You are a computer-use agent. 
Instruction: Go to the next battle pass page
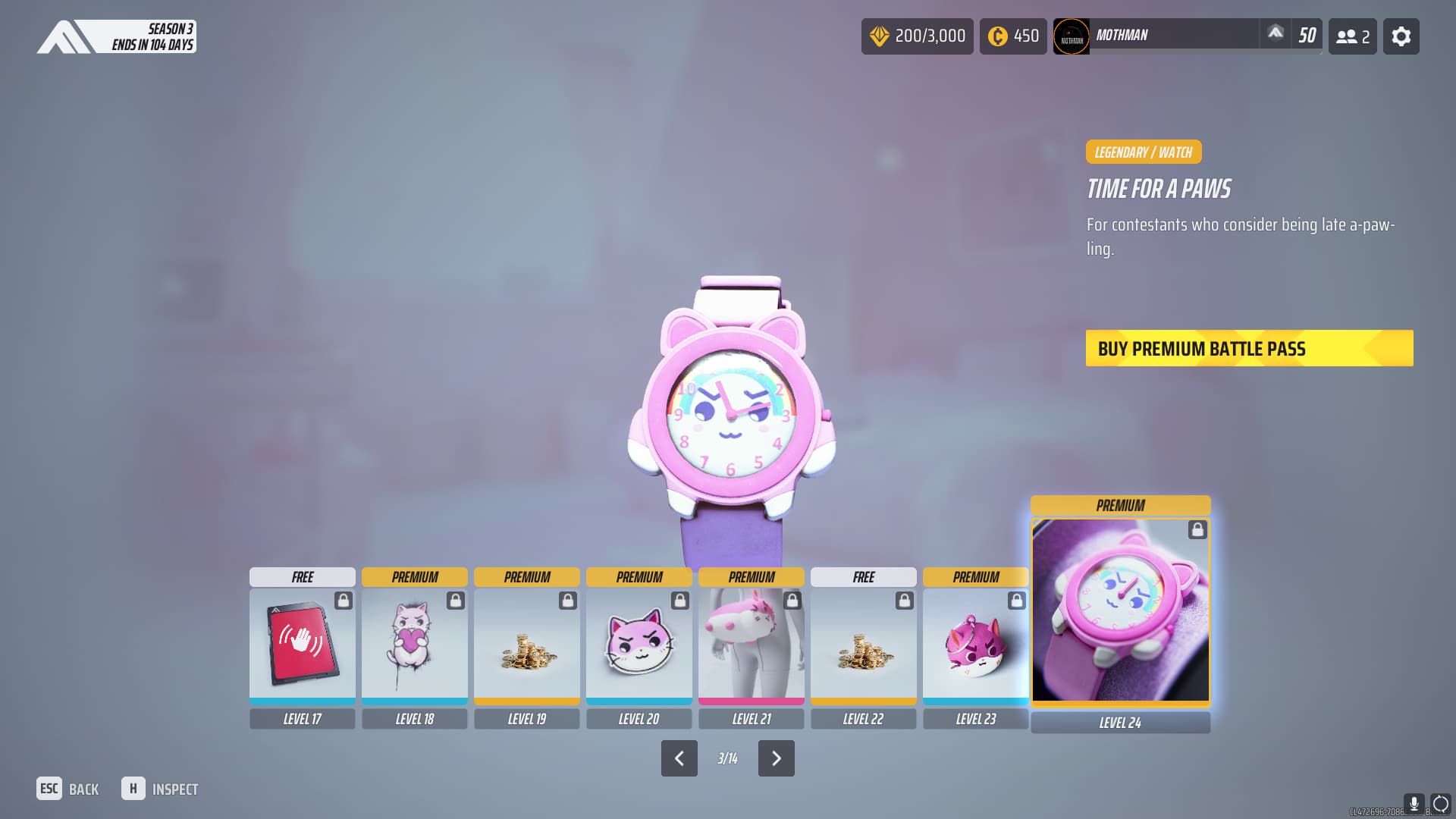pyautogui.click(x=776, y=758)
